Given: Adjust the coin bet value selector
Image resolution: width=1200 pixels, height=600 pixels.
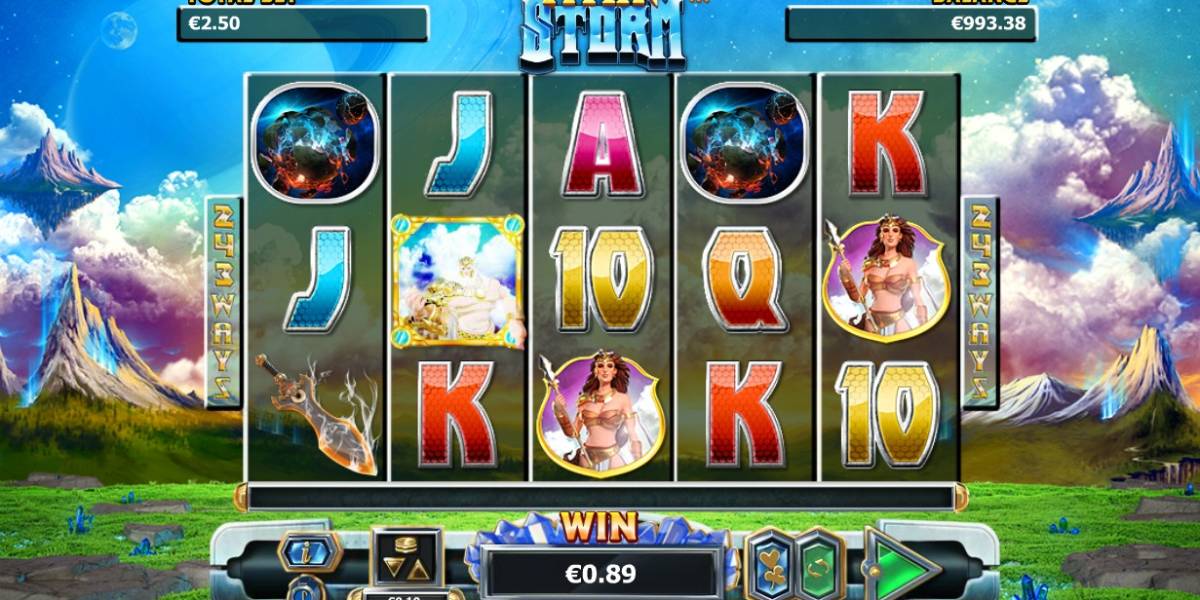Looking at the screenshot, I should [x=406, y=558].
